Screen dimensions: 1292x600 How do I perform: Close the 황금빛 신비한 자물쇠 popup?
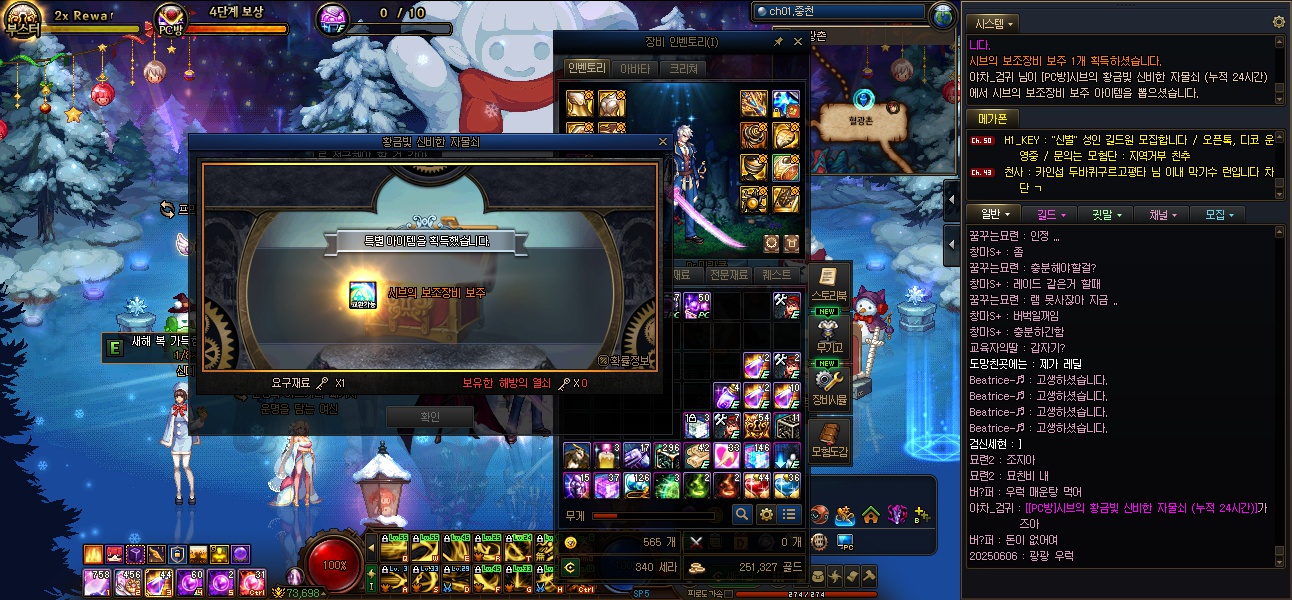click(x=662, y=142)
